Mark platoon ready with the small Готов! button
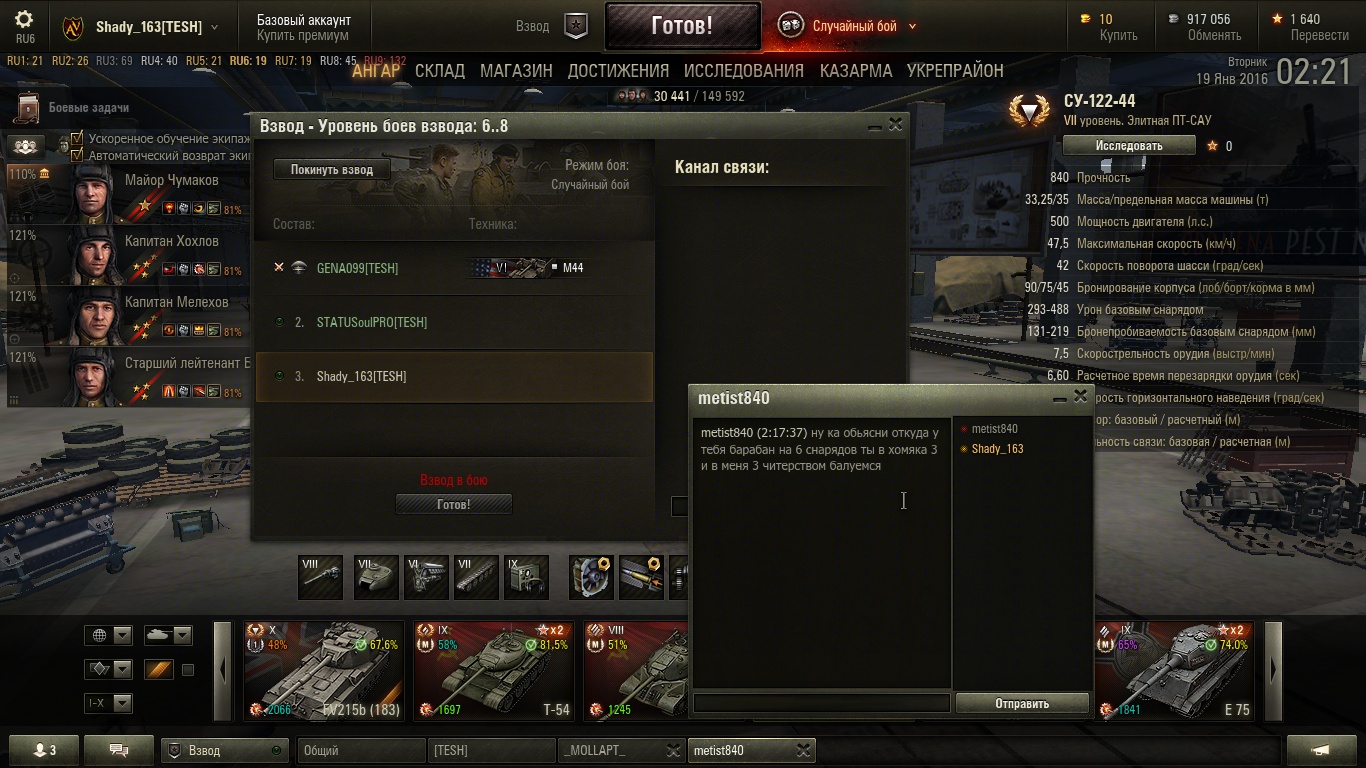The width and height of the screenshot is (1366, 768). 453,505
